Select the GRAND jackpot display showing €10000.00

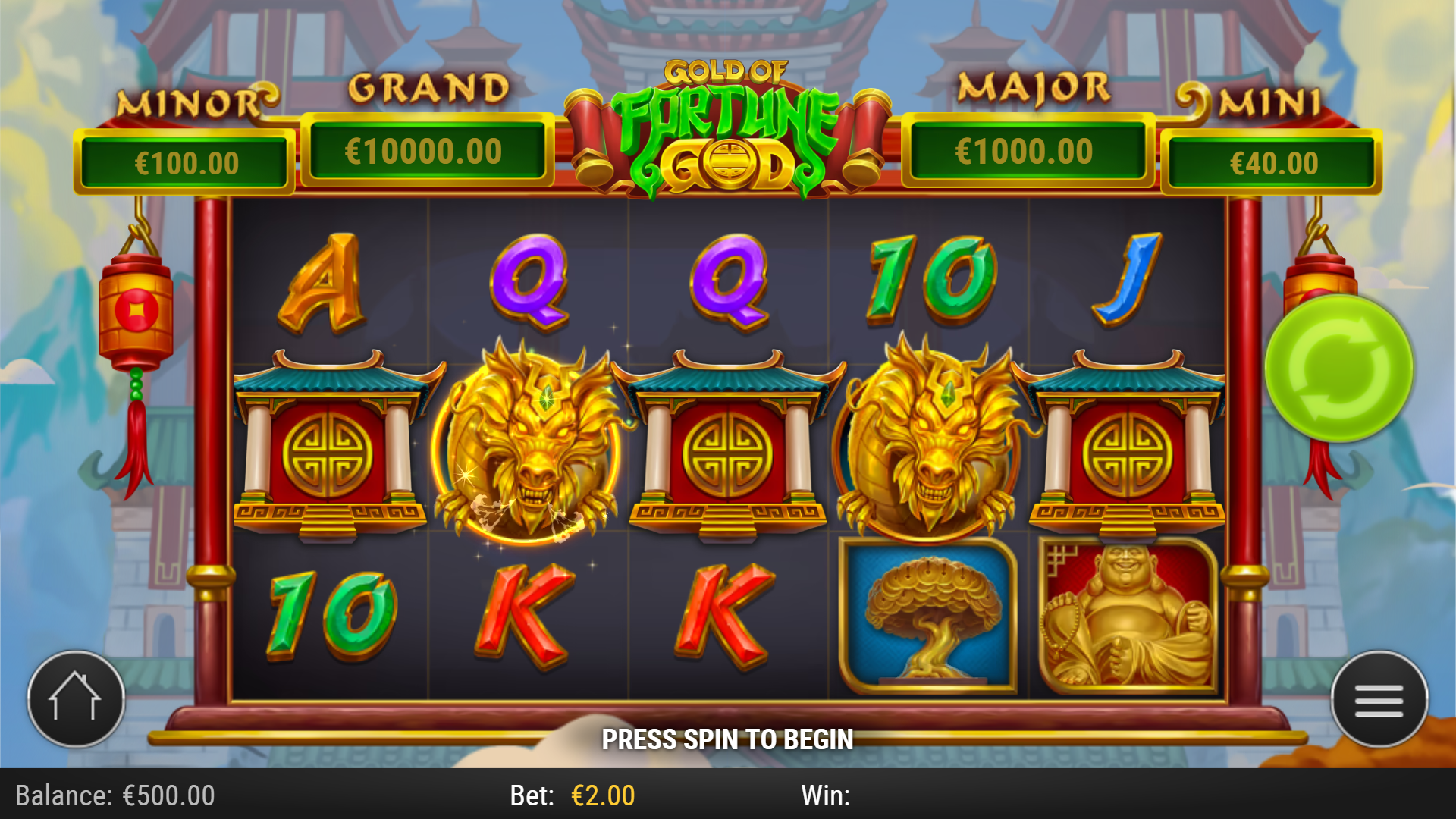427,150
